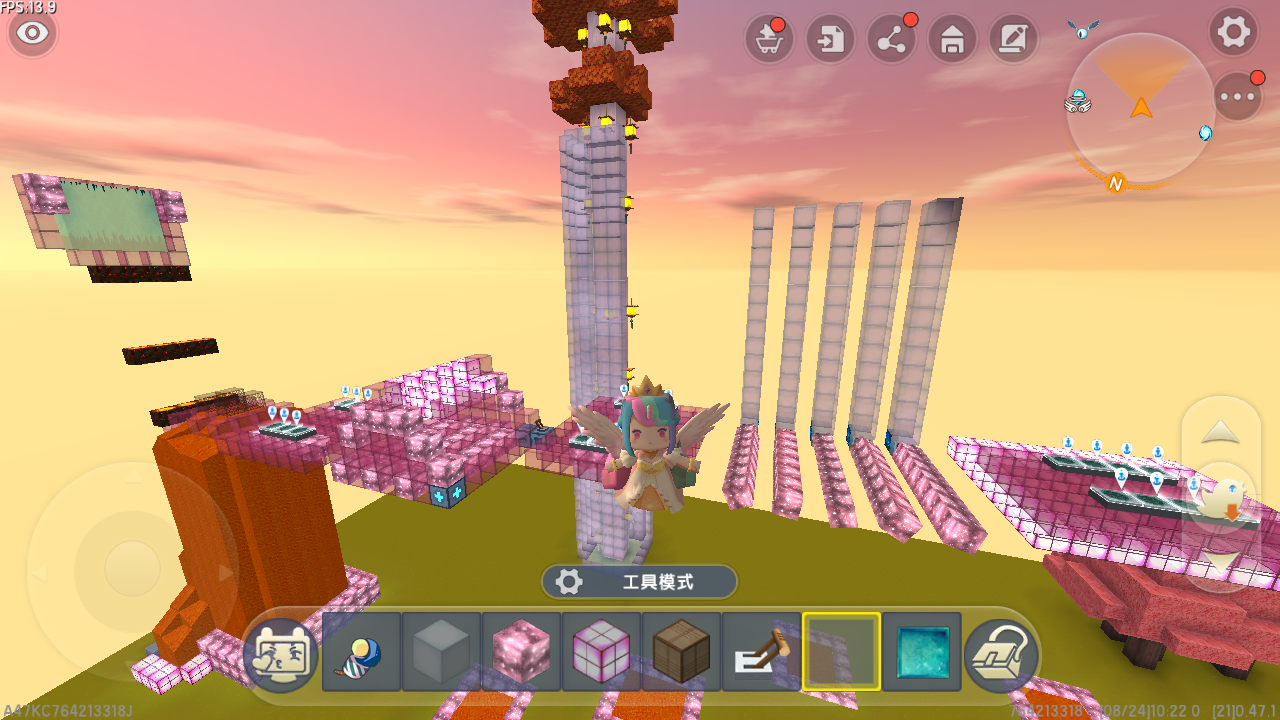
Task: Select the striped candy creature hotbar slot
Action: click(x=361, y=653)
